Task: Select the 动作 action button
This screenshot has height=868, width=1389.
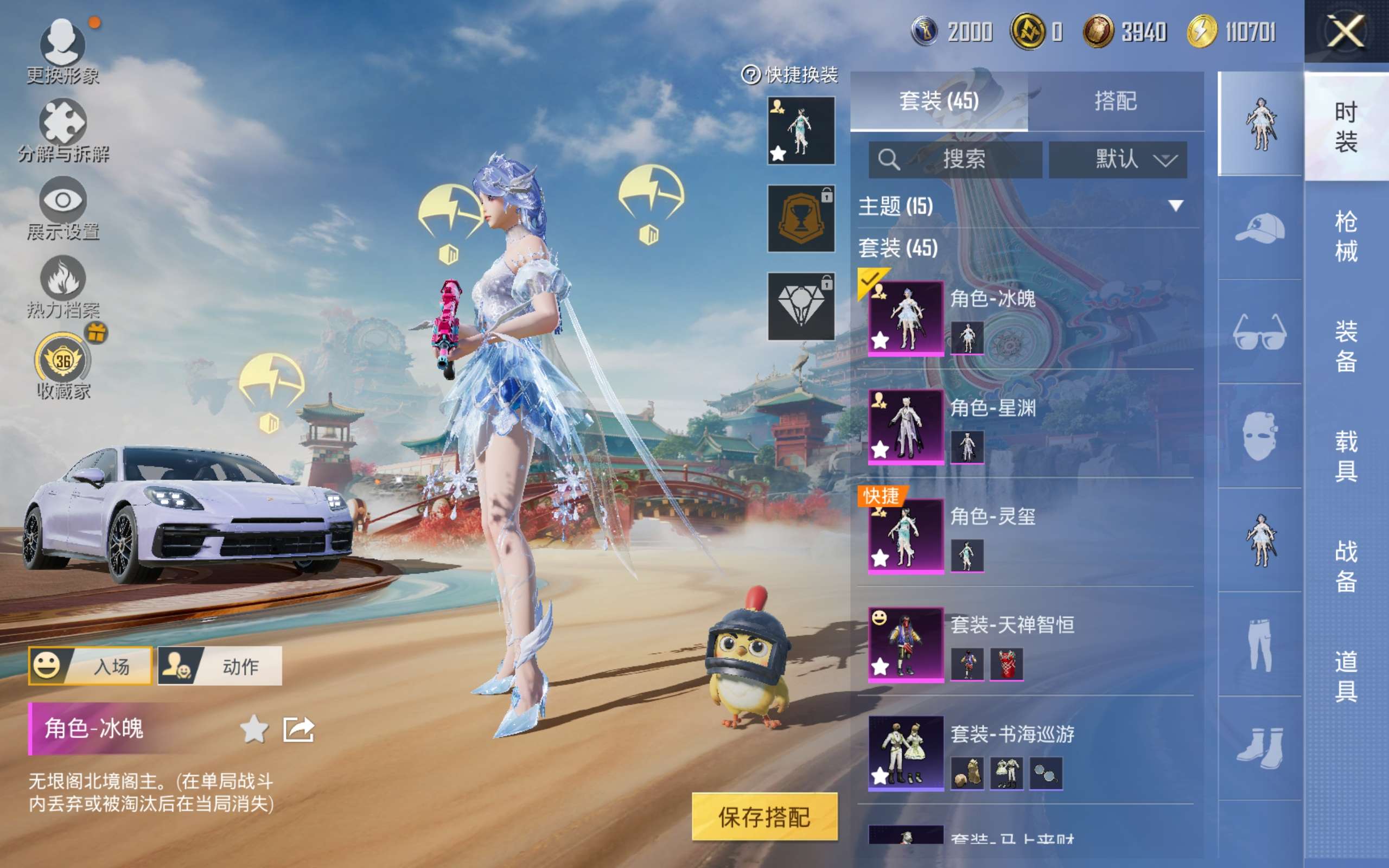Action: click(x=220, y=666)
